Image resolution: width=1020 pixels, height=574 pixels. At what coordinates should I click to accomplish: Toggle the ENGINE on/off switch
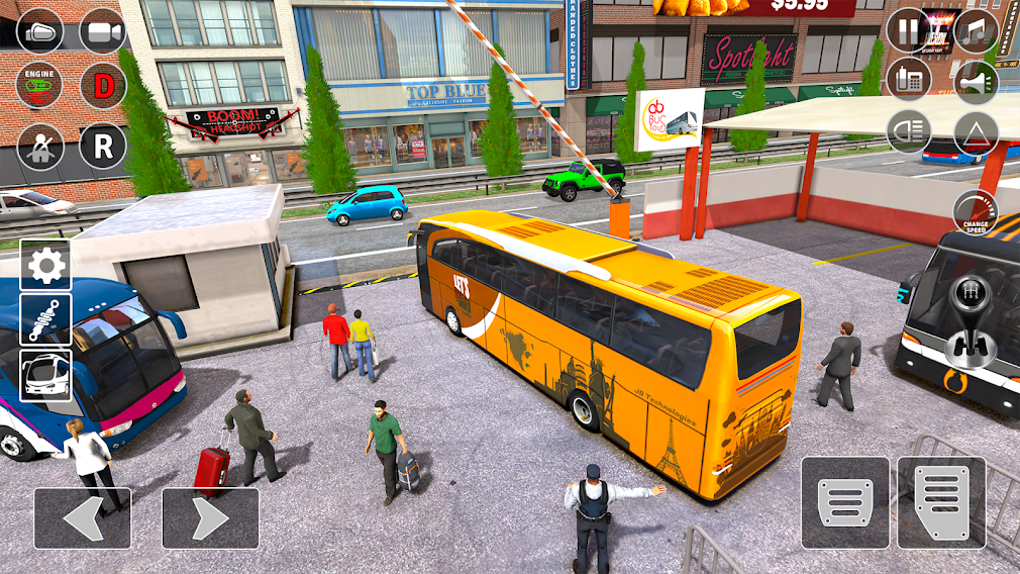41,86
